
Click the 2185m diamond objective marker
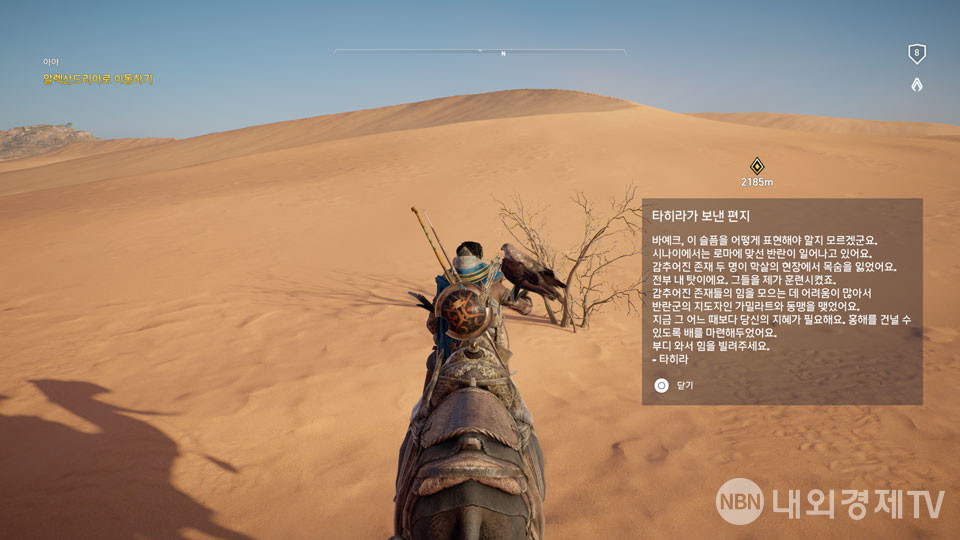757,166
